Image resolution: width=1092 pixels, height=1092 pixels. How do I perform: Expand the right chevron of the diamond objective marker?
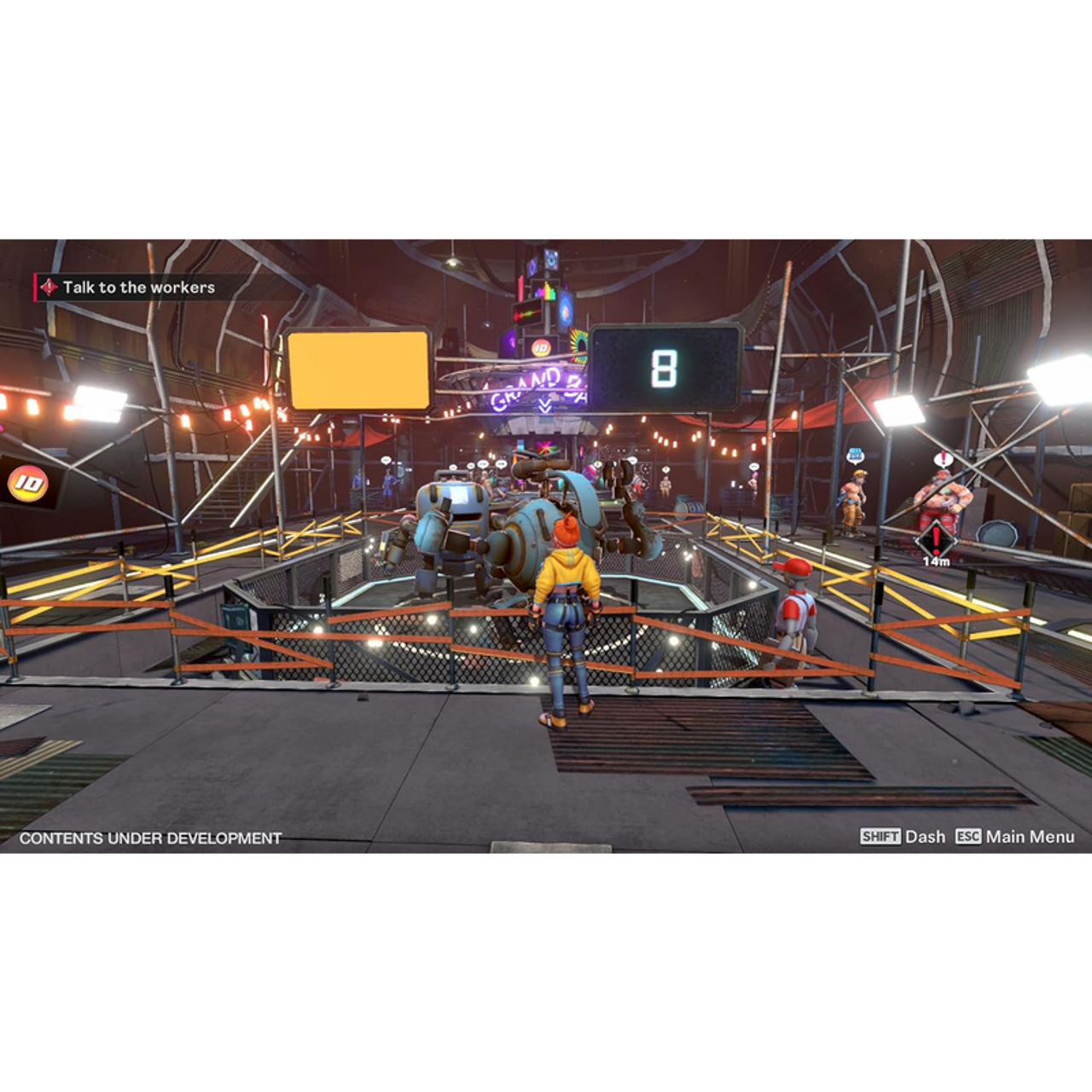[956, 540]
